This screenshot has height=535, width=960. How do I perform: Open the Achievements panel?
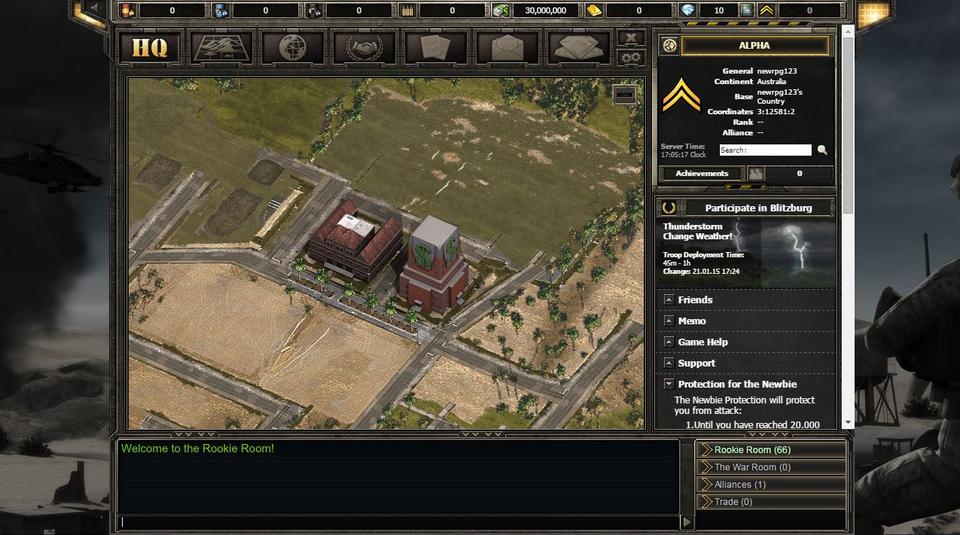click(x=701, y=174)
